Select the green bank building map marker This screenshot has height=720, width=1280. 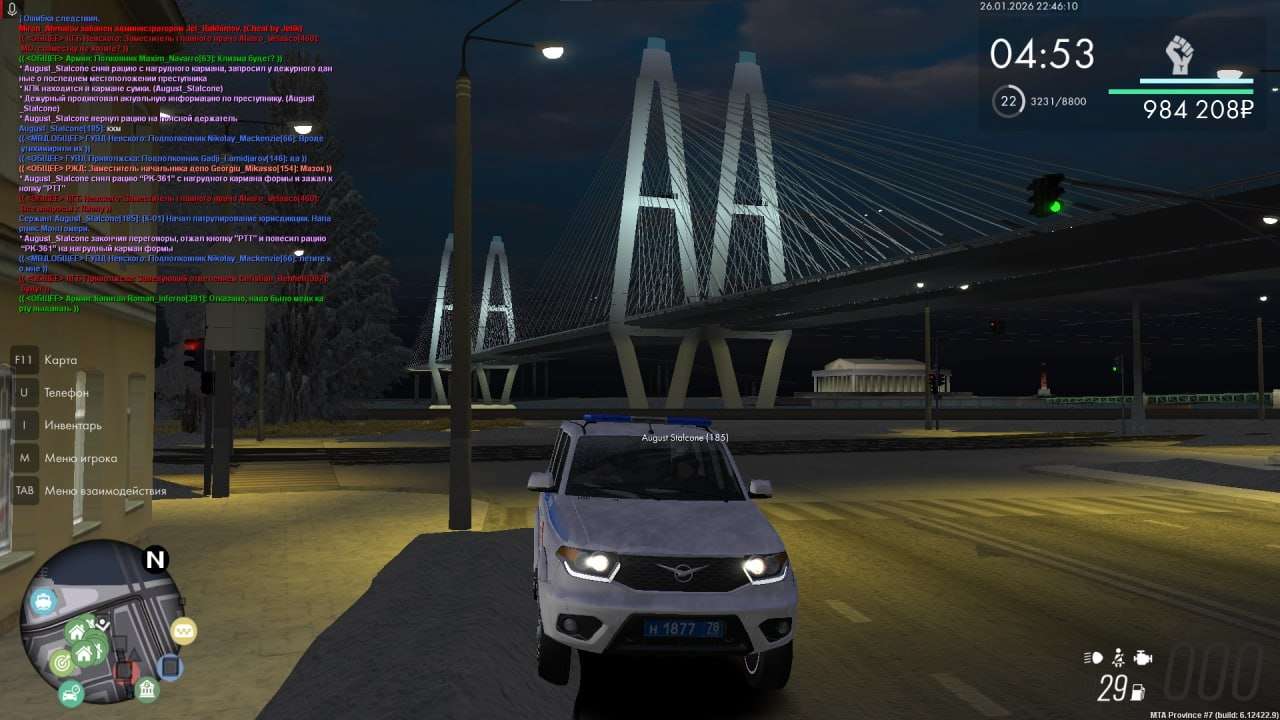pyautogui.click(x=147, y=689)
